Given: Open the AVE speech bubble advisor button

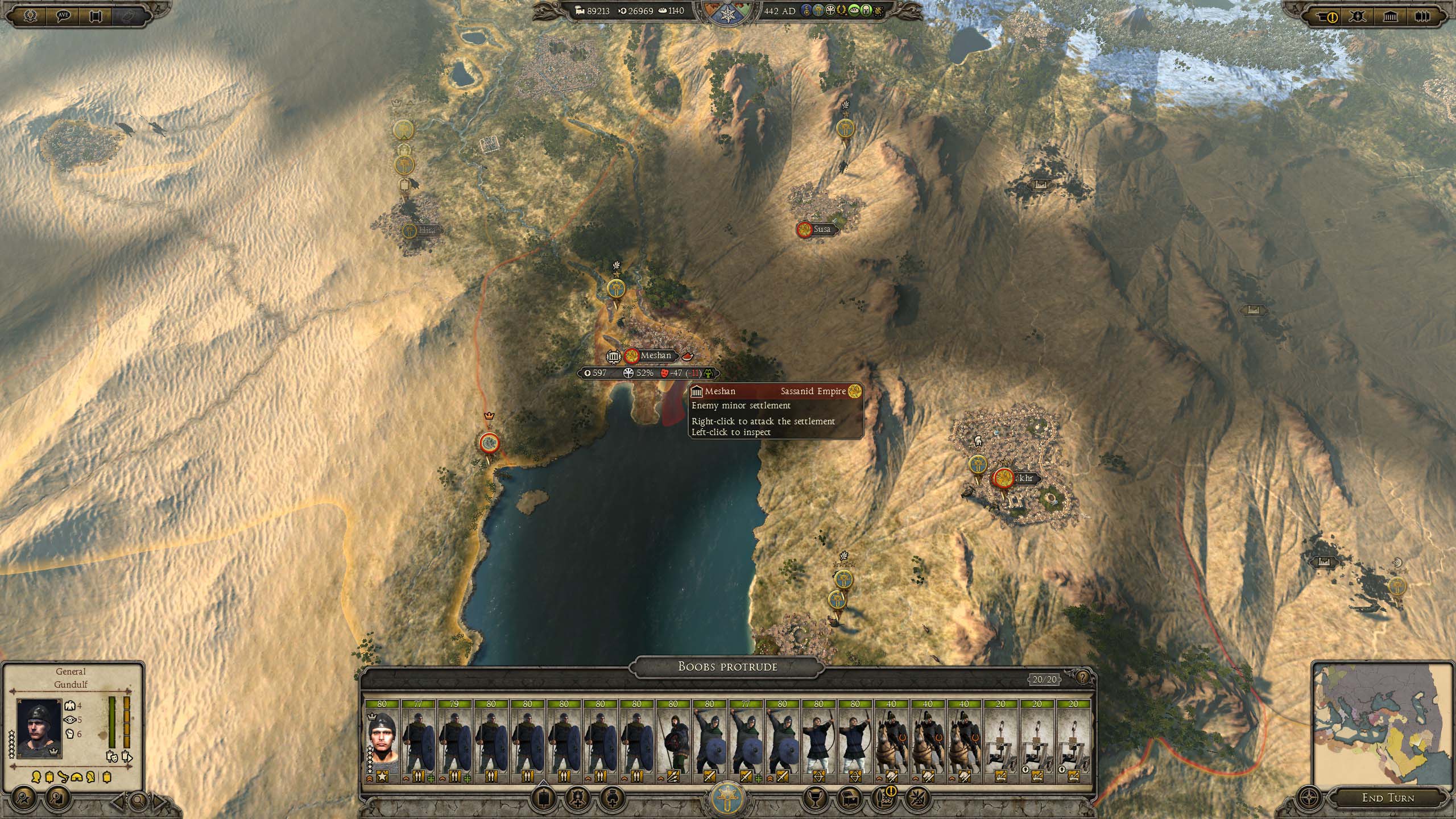Looking at the screenshot, I should click(x=63, y=16).
